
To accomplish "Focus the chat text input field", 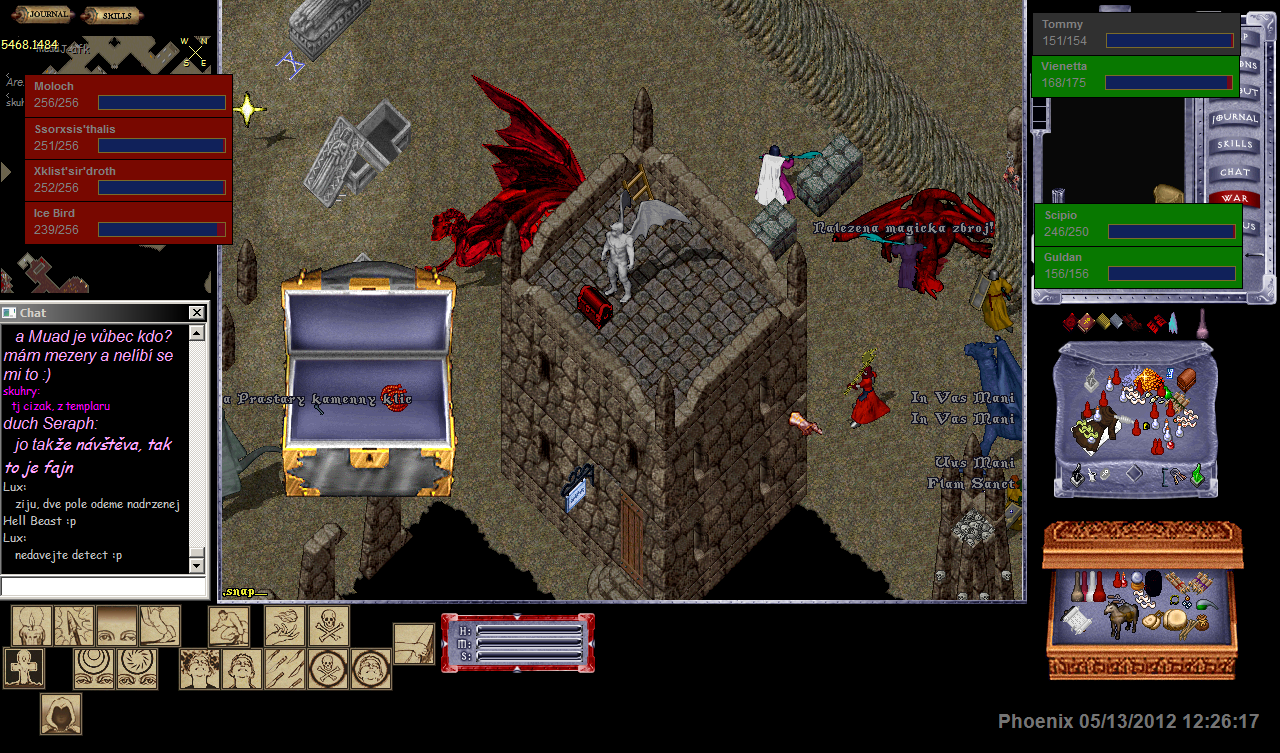I will (x=103, y=587).
